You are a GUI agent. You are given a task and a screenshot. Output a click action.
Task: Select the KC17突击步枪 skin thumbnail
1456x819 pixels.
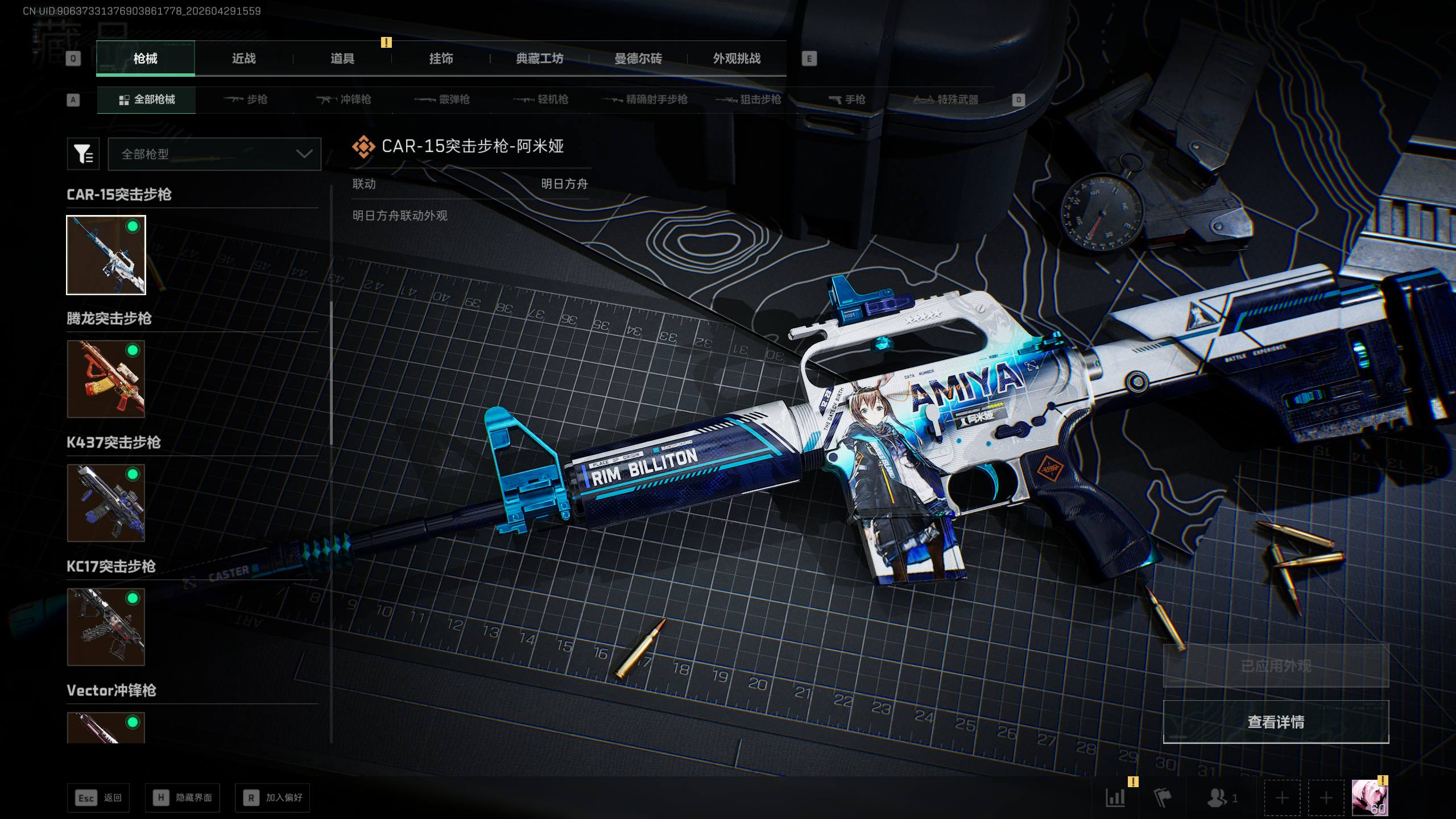106,627
